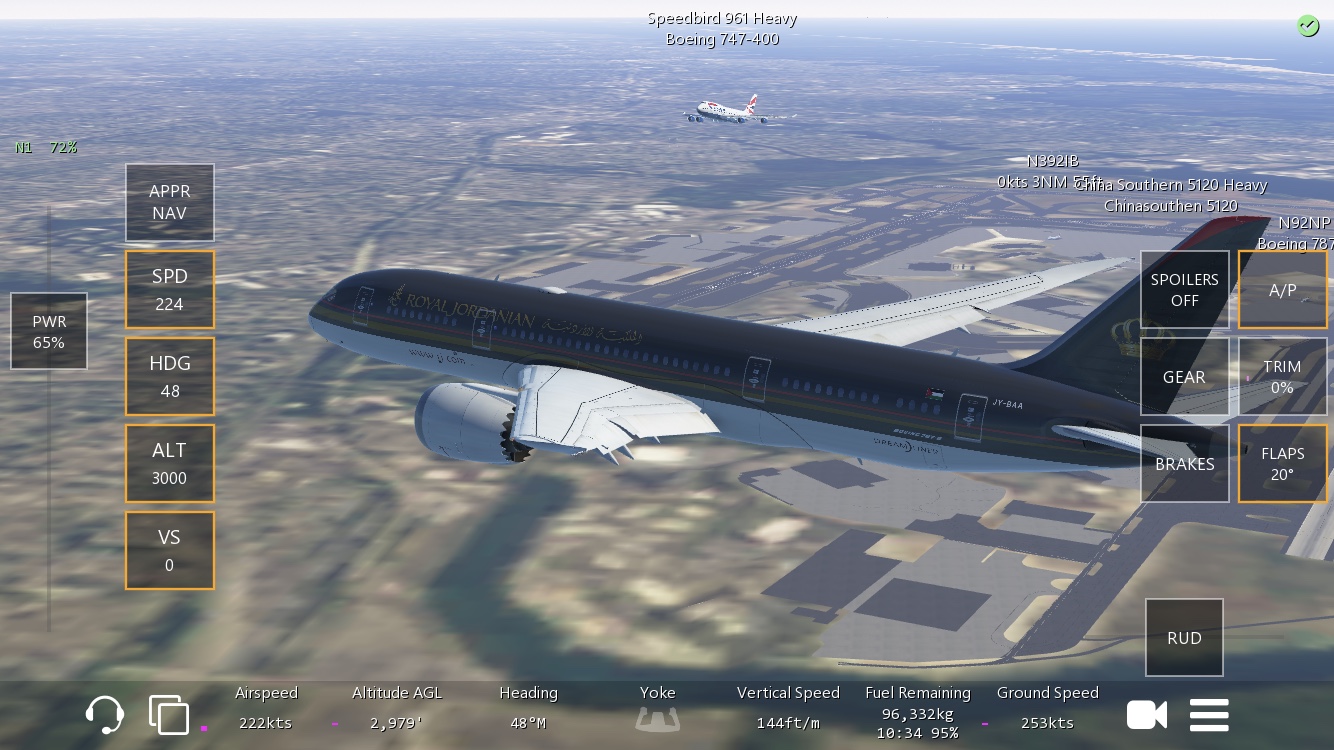Image resolution: width=1334 pixels, height=750 pixels.
Task: Disengage the A/P autopilot button
Action: click(x=1282, y=289)
